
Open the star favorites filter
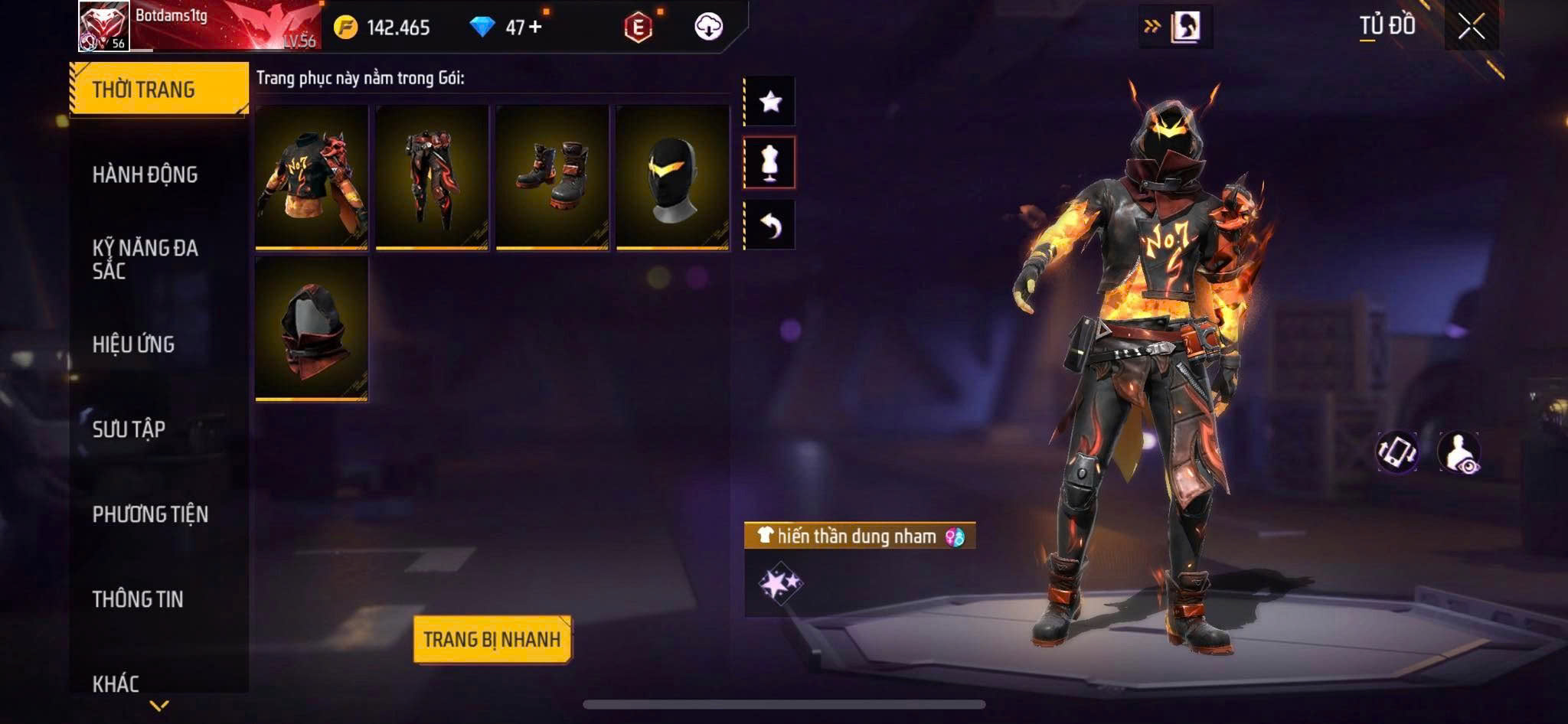(770, 101)
